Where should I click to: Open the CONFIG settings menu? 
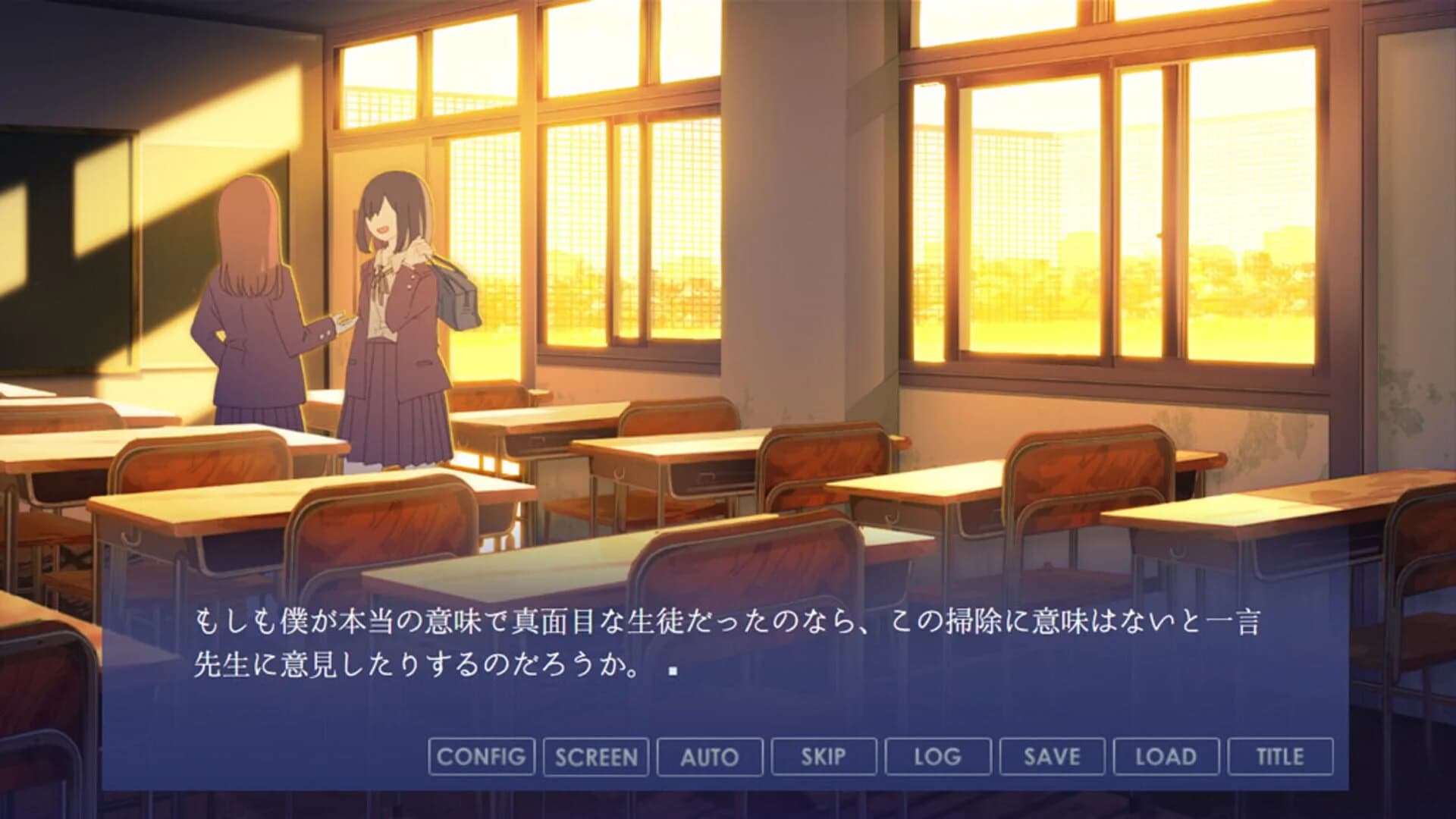(x=481, y=756)
